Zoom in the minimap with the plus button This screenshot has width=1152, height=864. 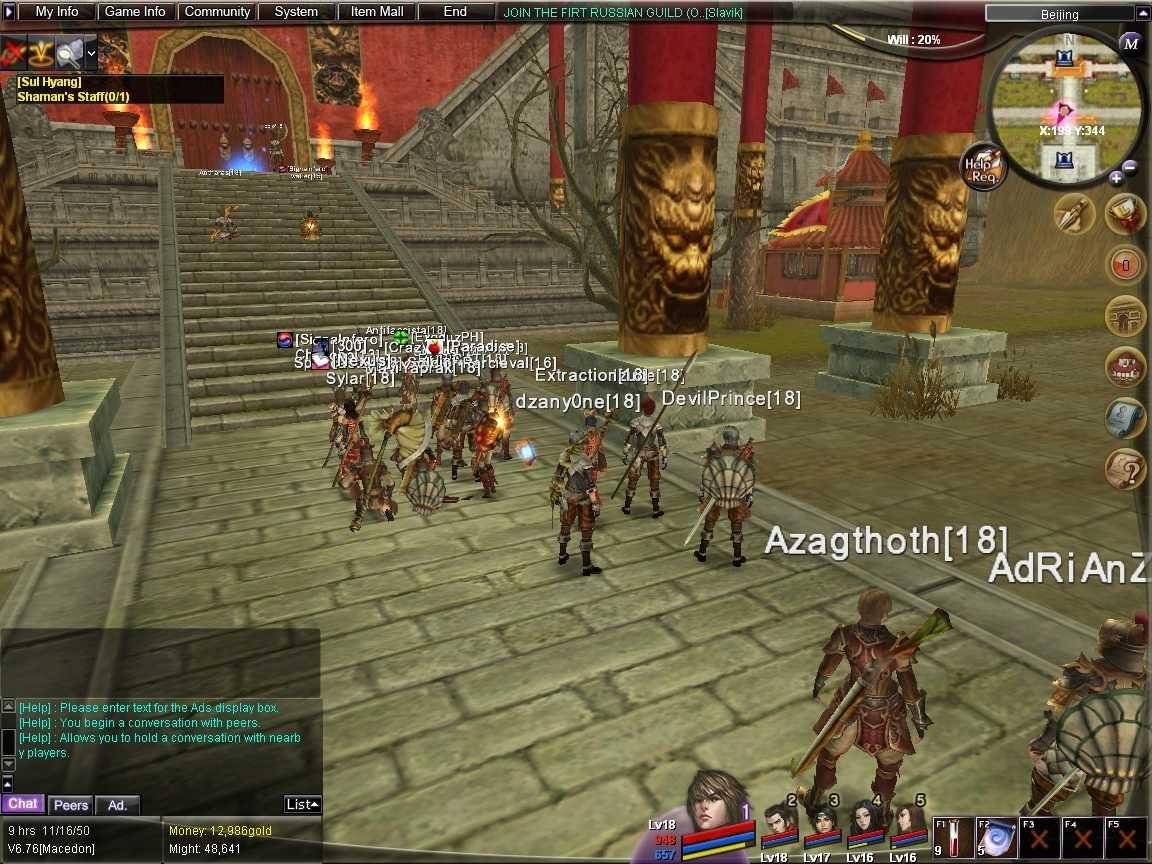coord(1116,178)
